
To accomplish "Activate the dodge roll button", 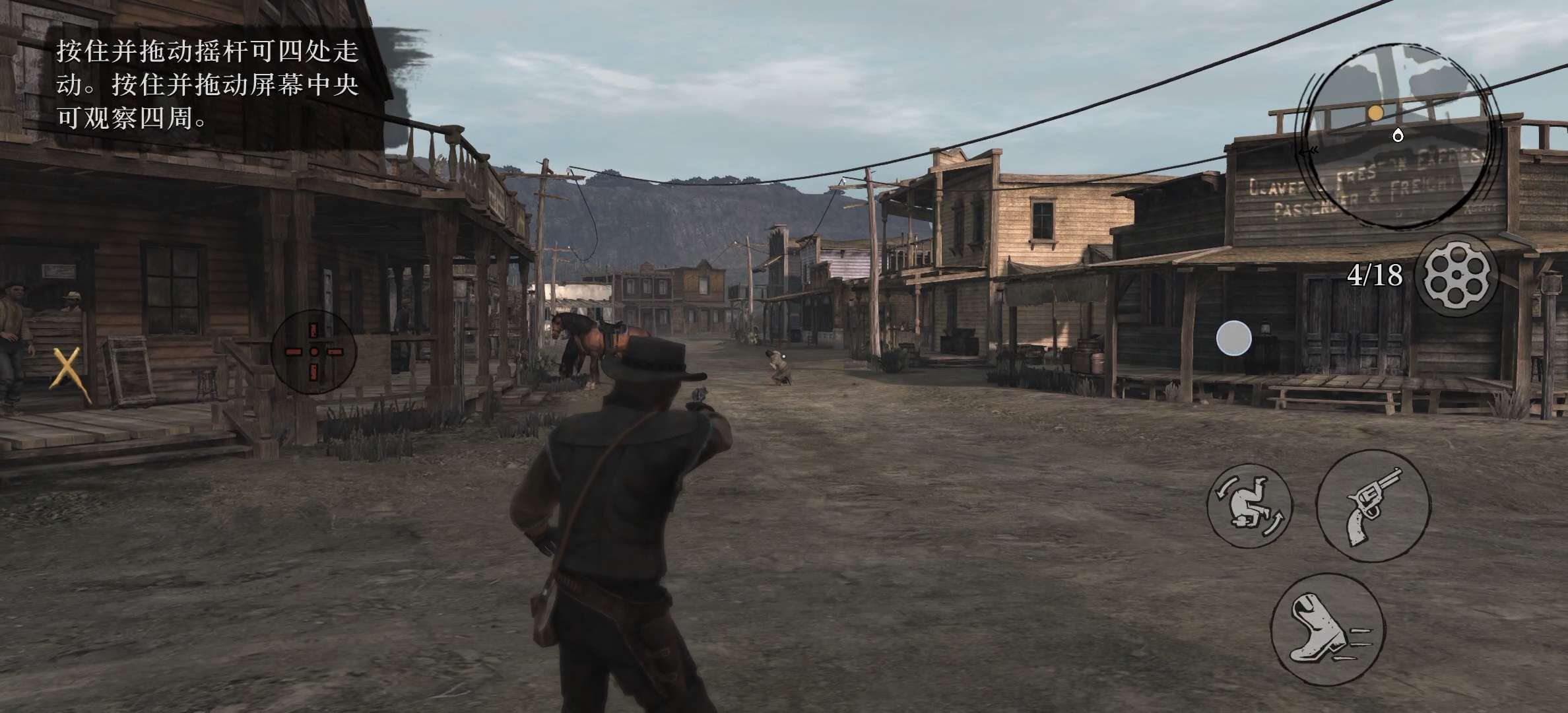I will (x=1249, y=505).
